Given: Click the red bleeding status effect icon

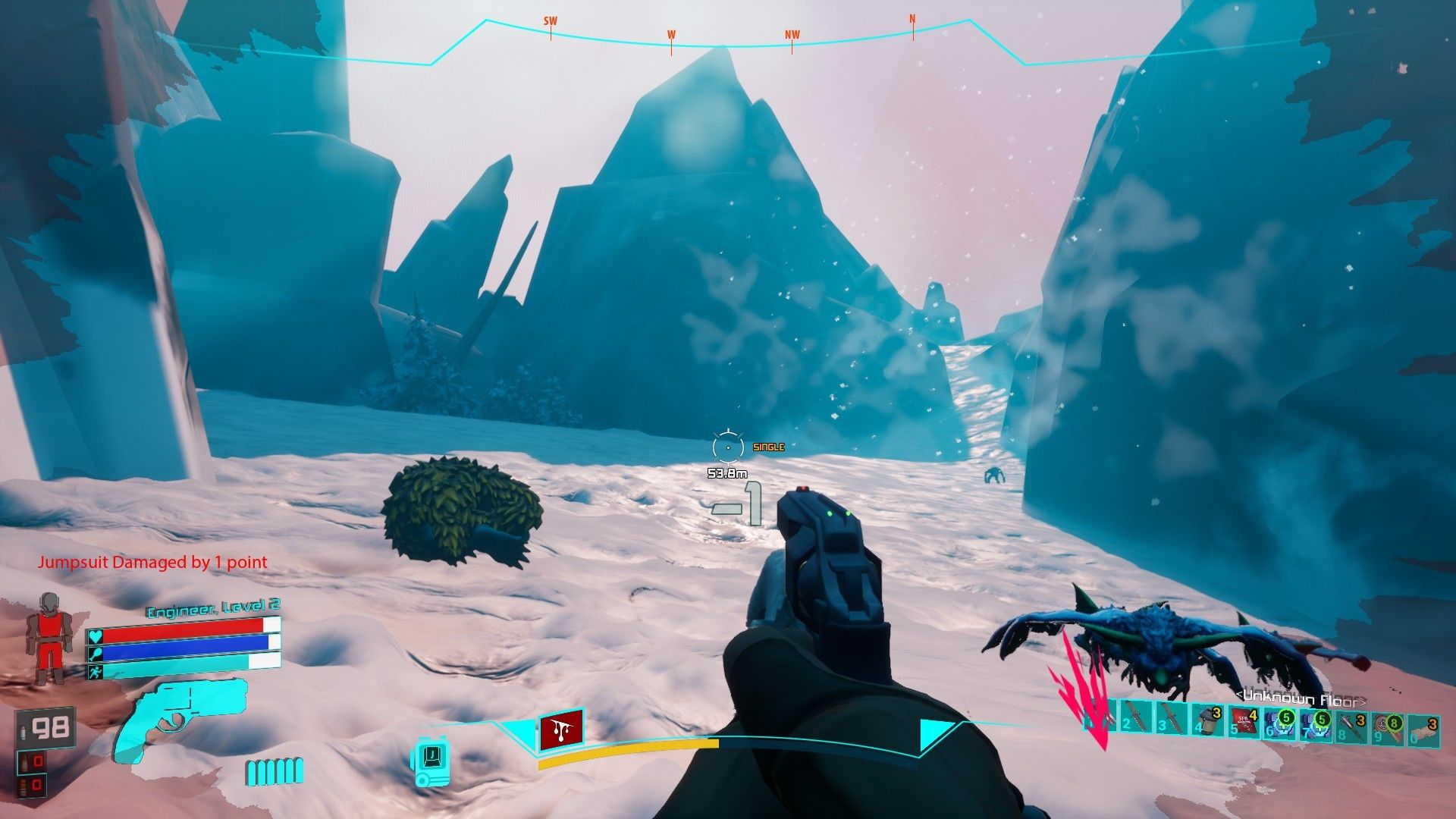Looking at the screenshot, I should 561,730.
